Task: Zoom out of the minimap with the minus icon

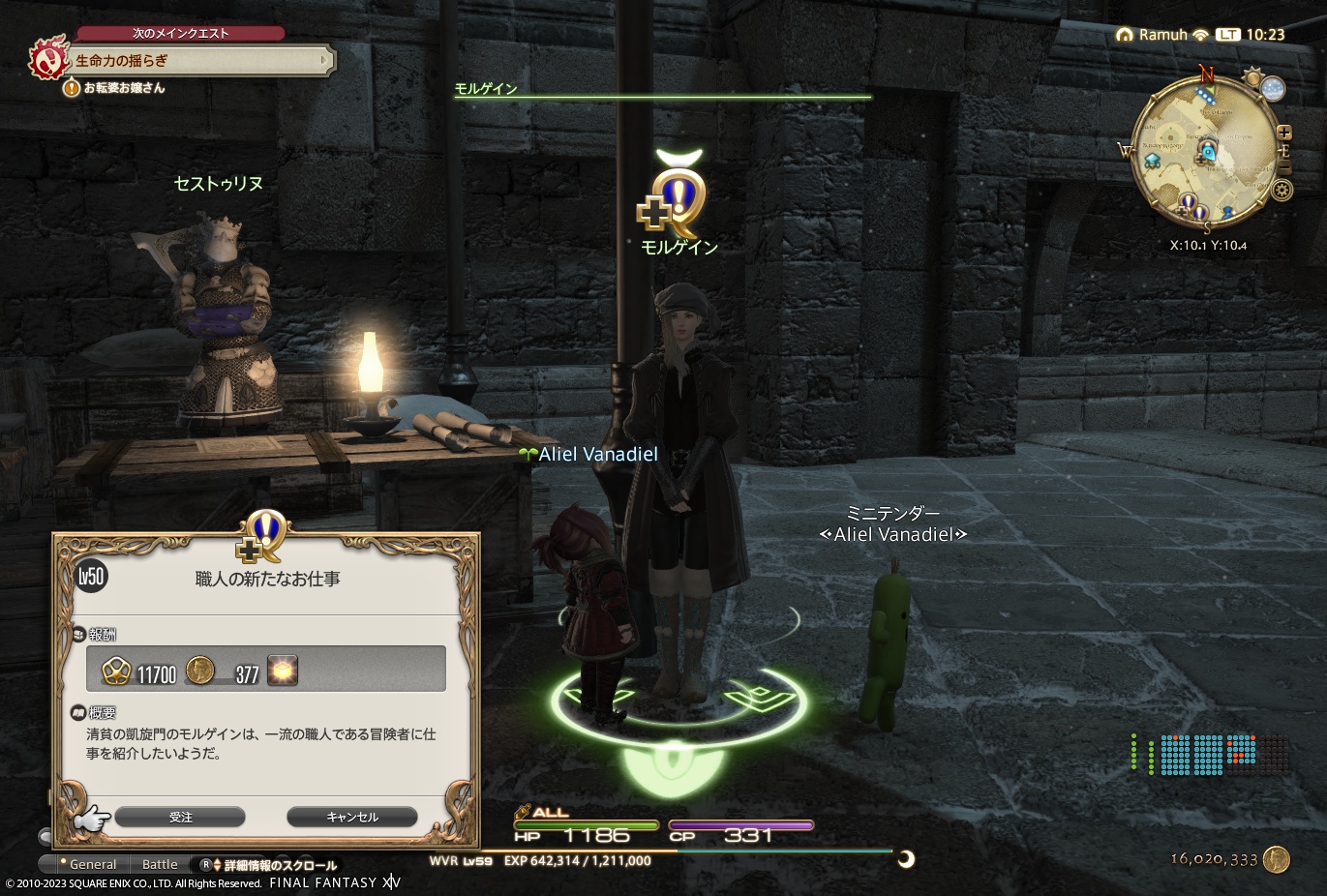Action: pyautogui.click(x=1284, y=165)
